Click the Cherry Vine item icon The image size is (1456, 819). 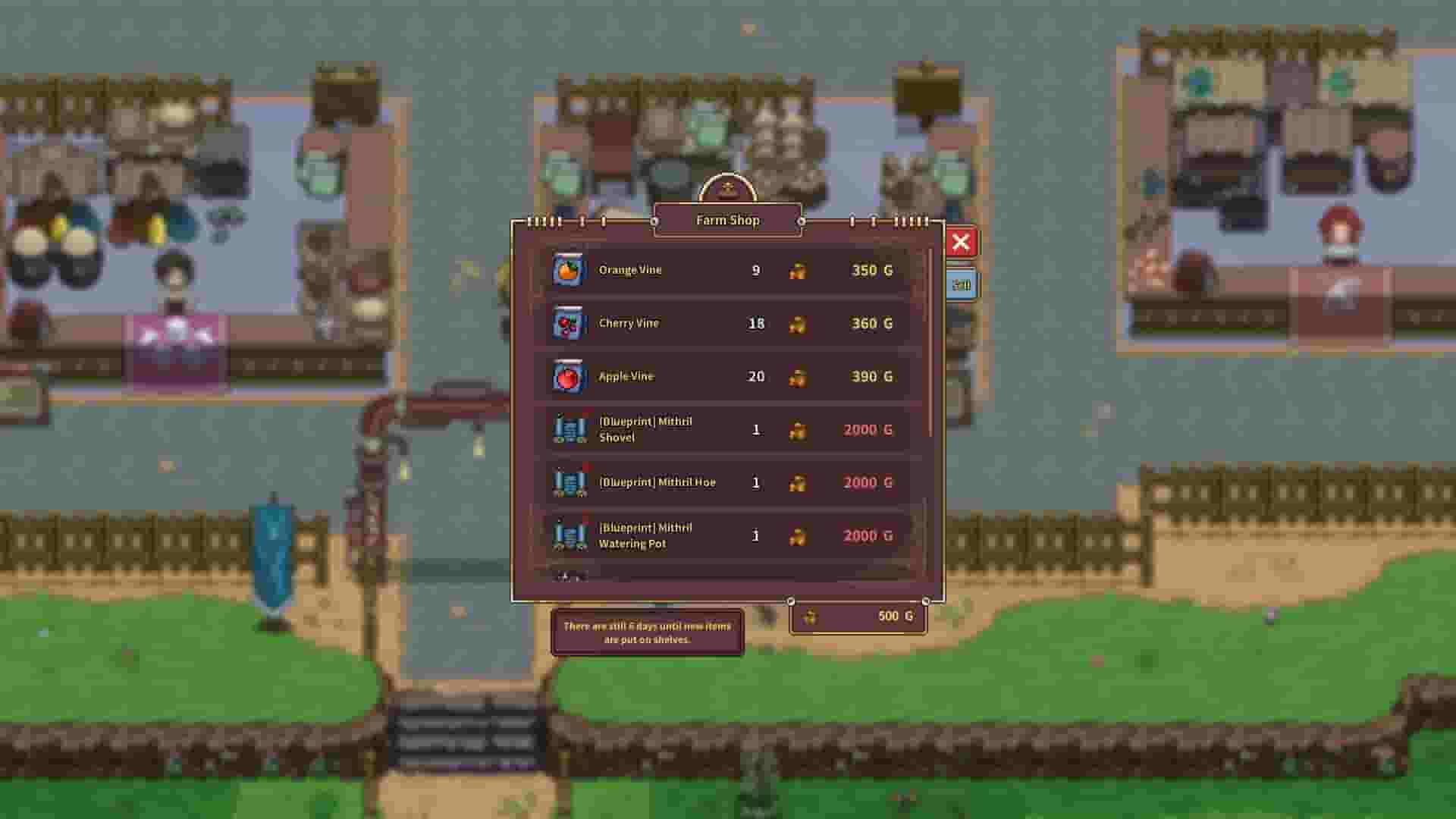[570, 323]
